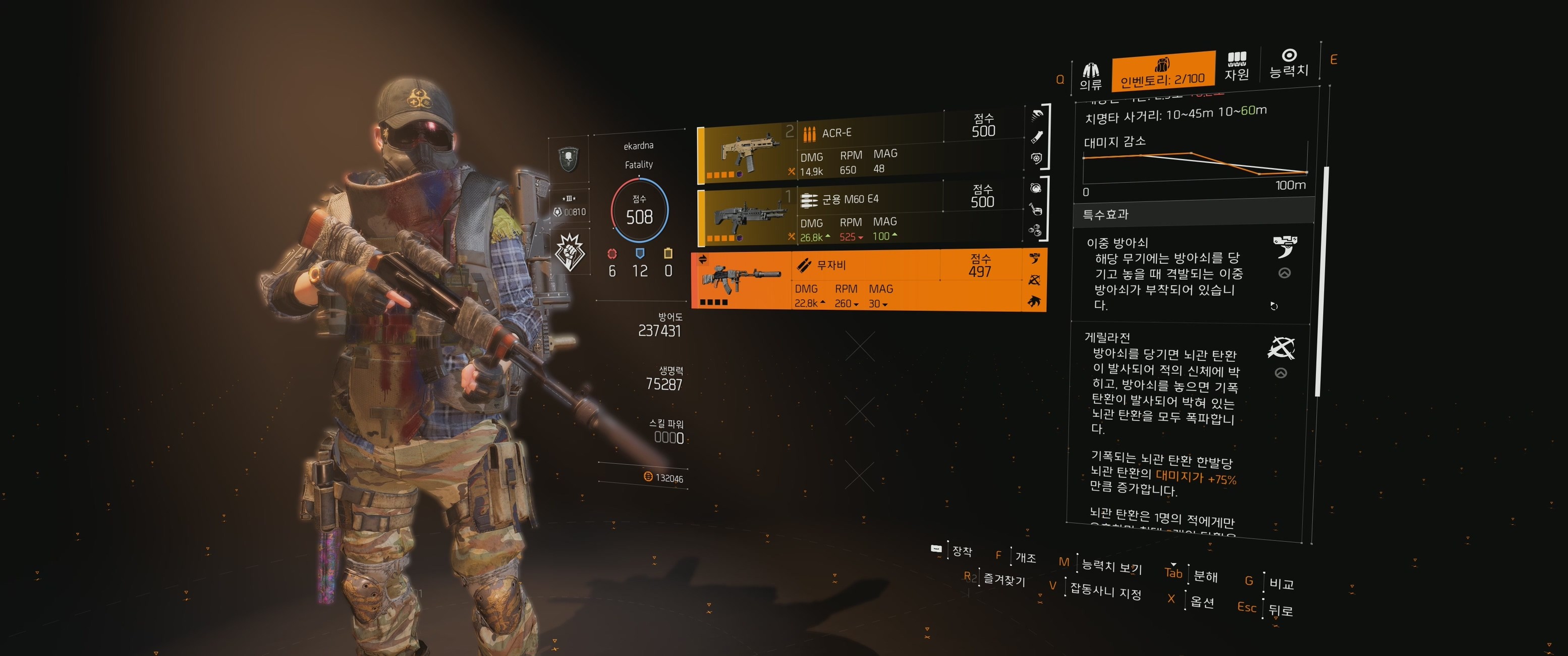
Task: Choose 분해 (Dismantle) for the item
Action: click(1205, 576)
